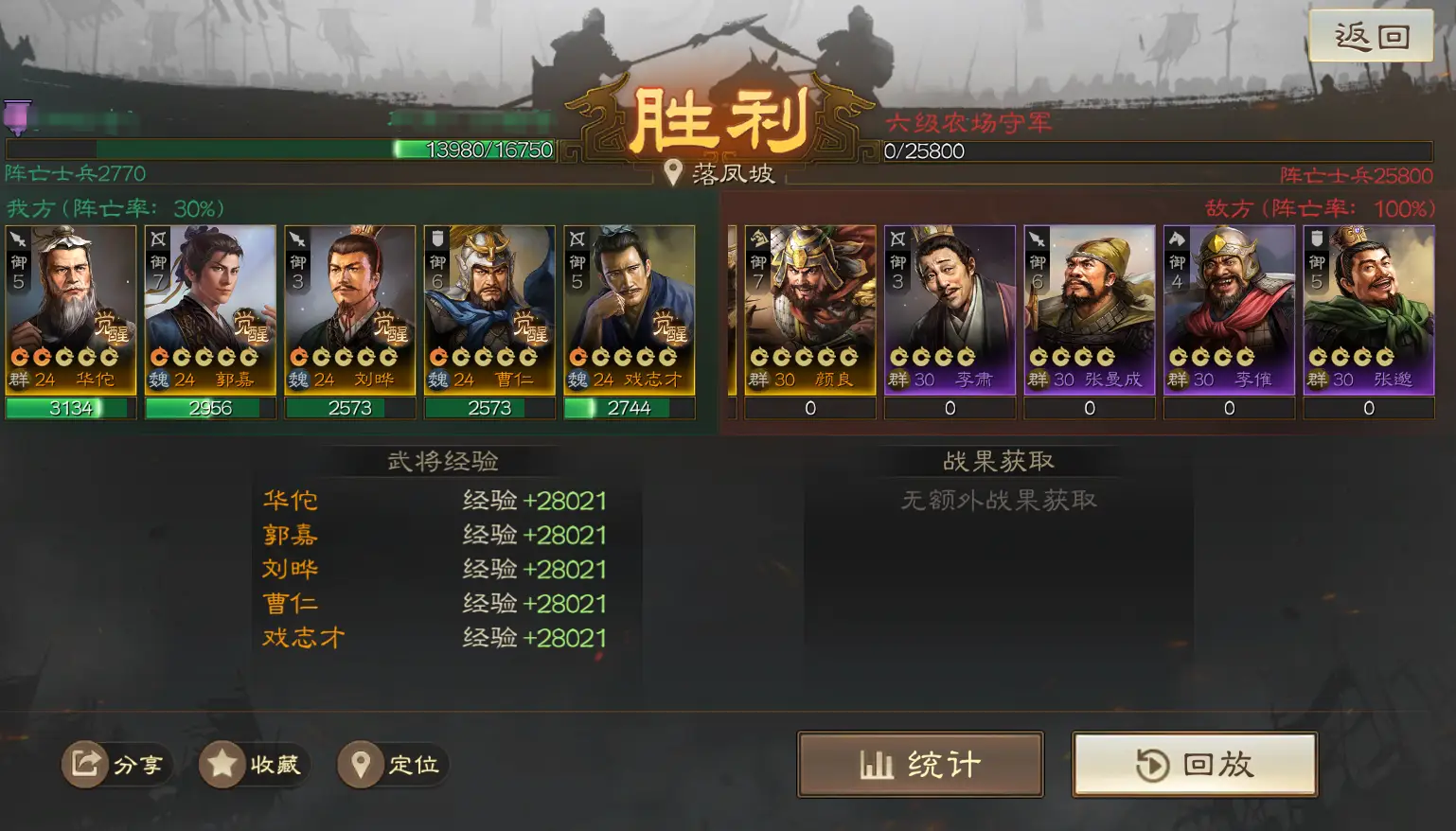1456x831 pixels.
Task: Select the 郭嘉 general card
Action: coord(210,309)
